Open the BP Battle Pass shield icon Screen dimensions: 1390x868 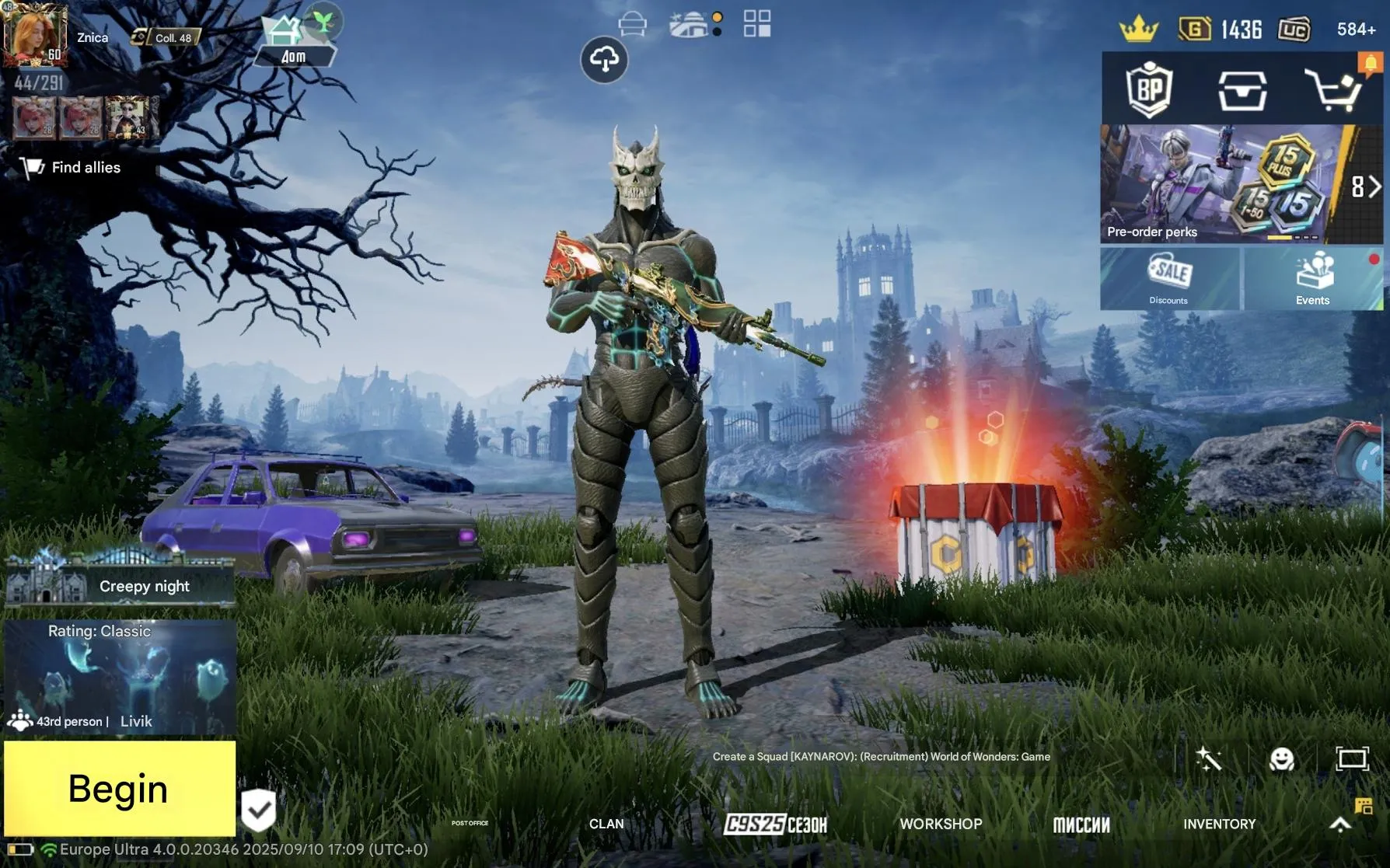coord(1149,90)
